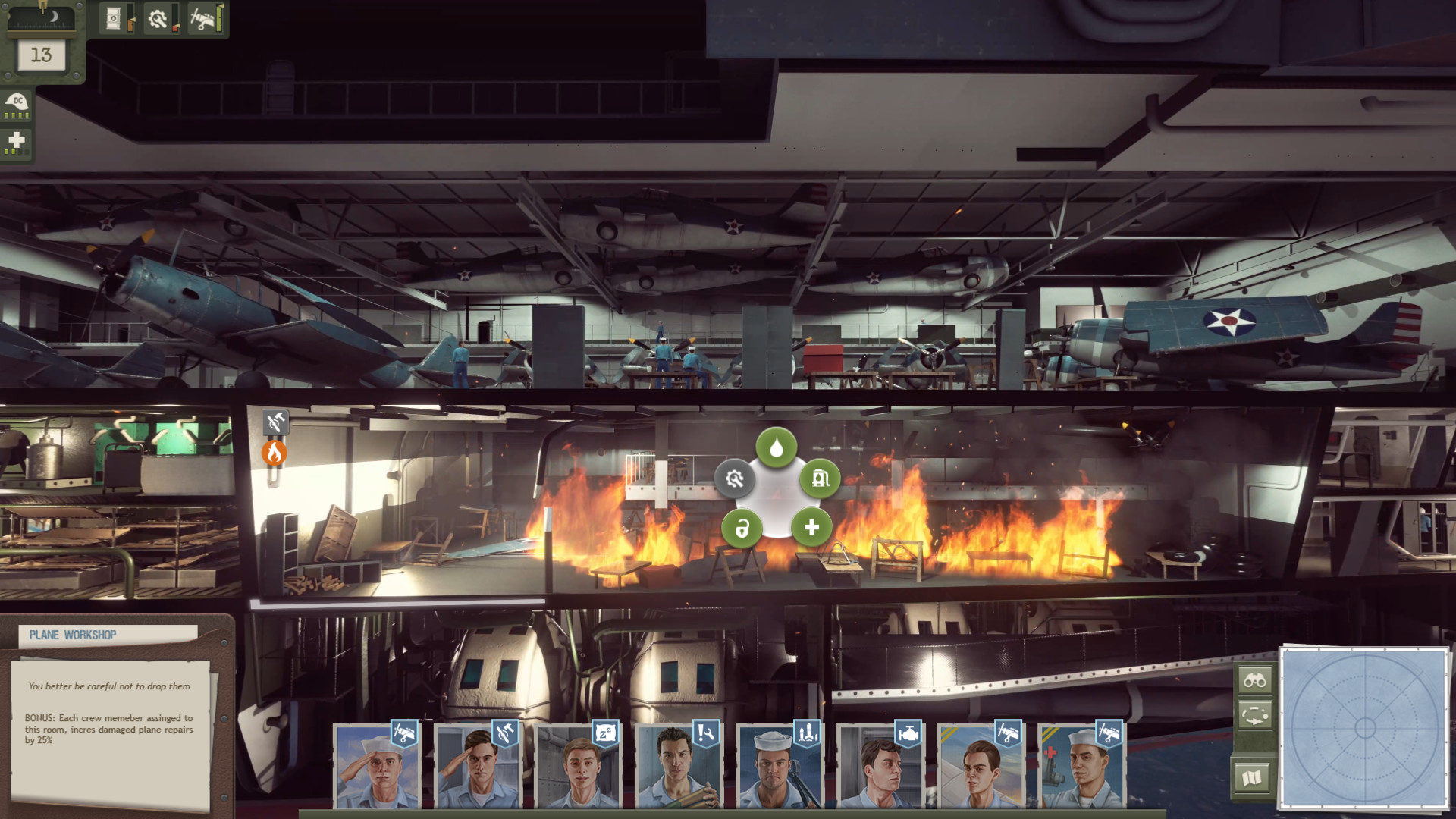Open the day 13 calendar display
This screenshot has width=1456, height=819.
(41, 53)
